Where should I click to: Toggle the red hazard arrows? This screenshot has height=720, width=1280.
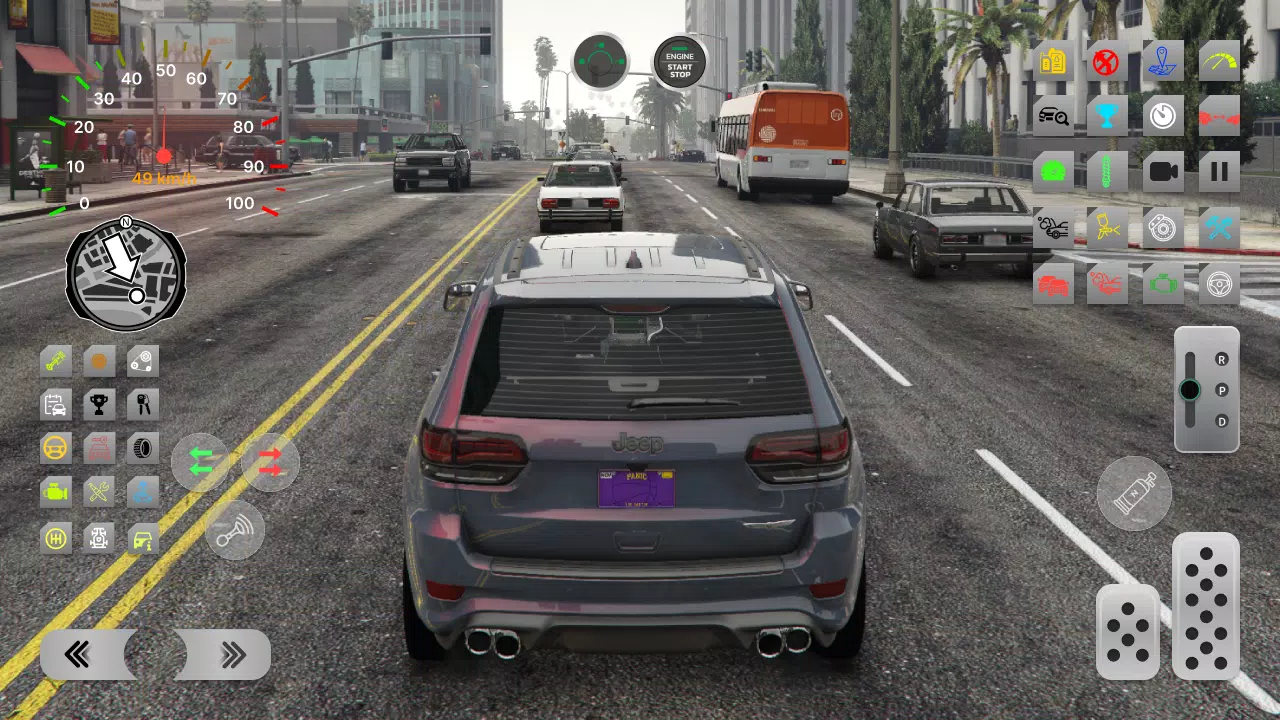pyautogui.click(x=269, y=462)
